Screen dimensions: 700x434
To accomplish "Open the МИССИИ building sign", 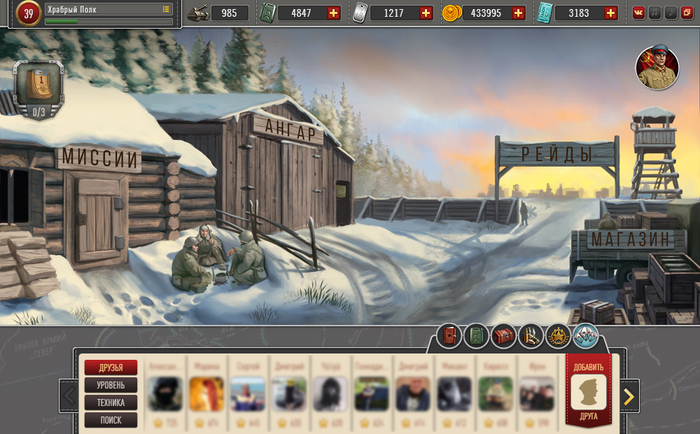I will point(99,158).
